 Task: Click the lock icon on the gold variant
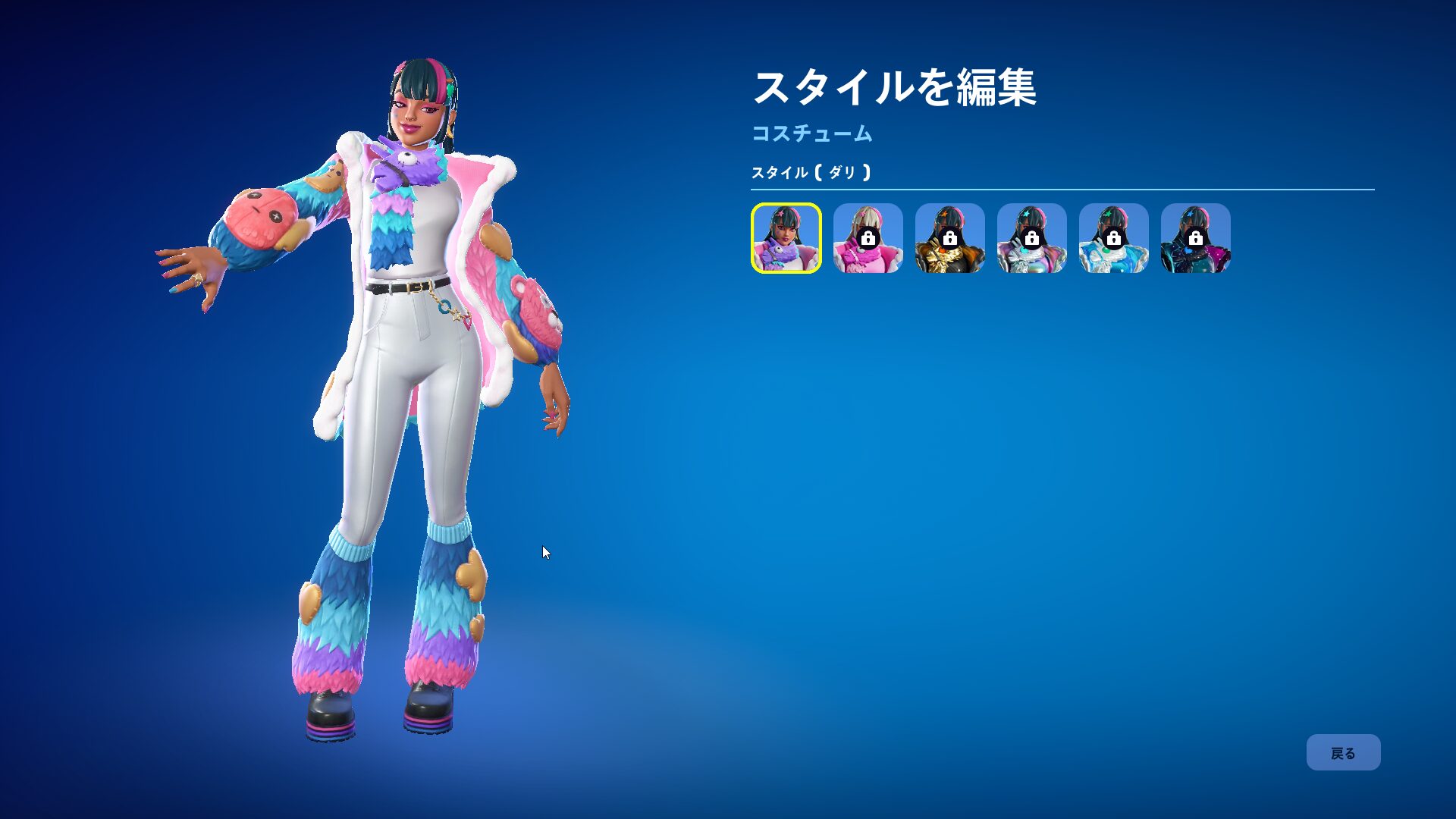click(949, 237)
